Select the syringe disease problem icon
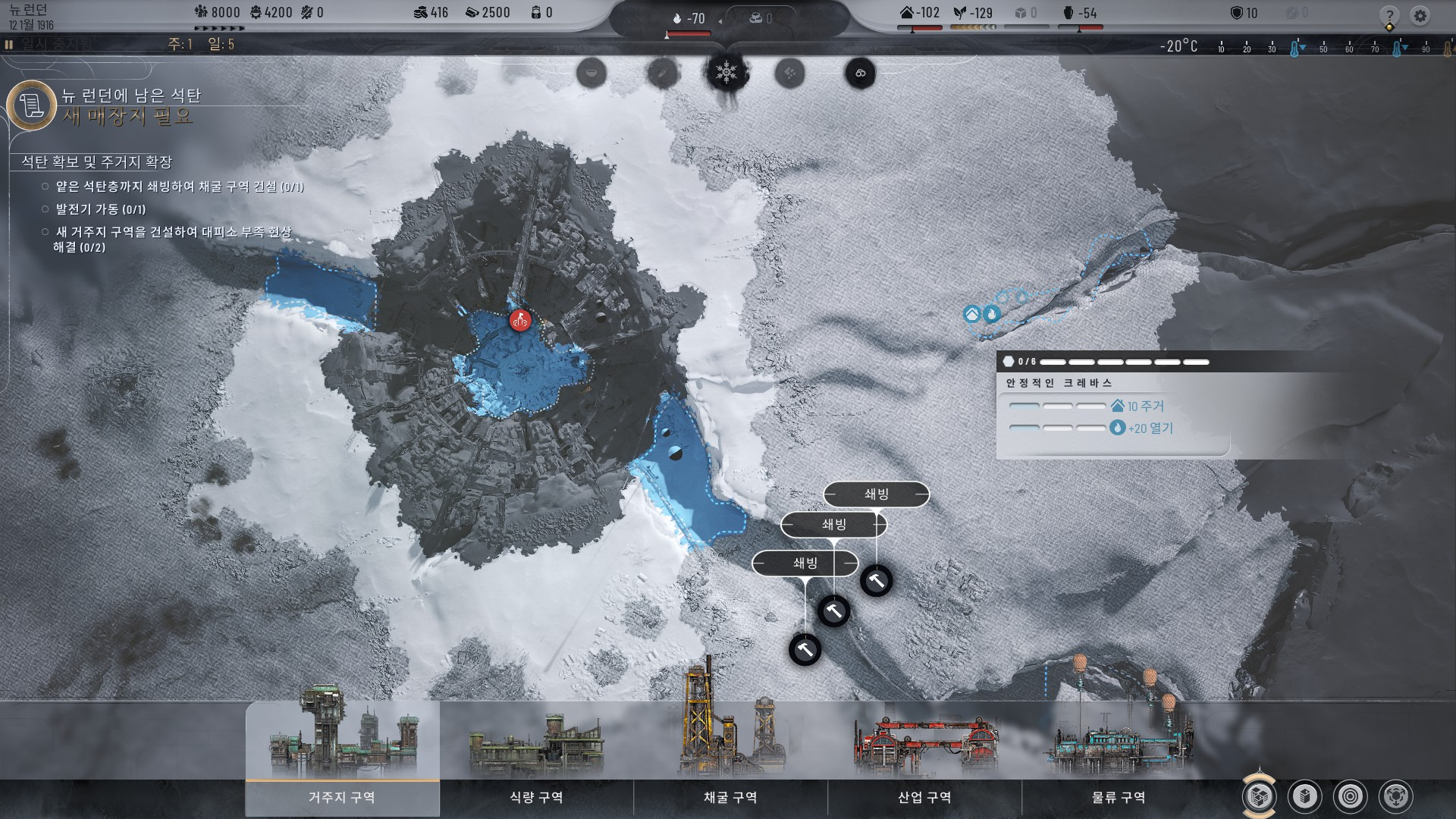The width and height of the screenshot is (1456, 819). tap(661, 74)
